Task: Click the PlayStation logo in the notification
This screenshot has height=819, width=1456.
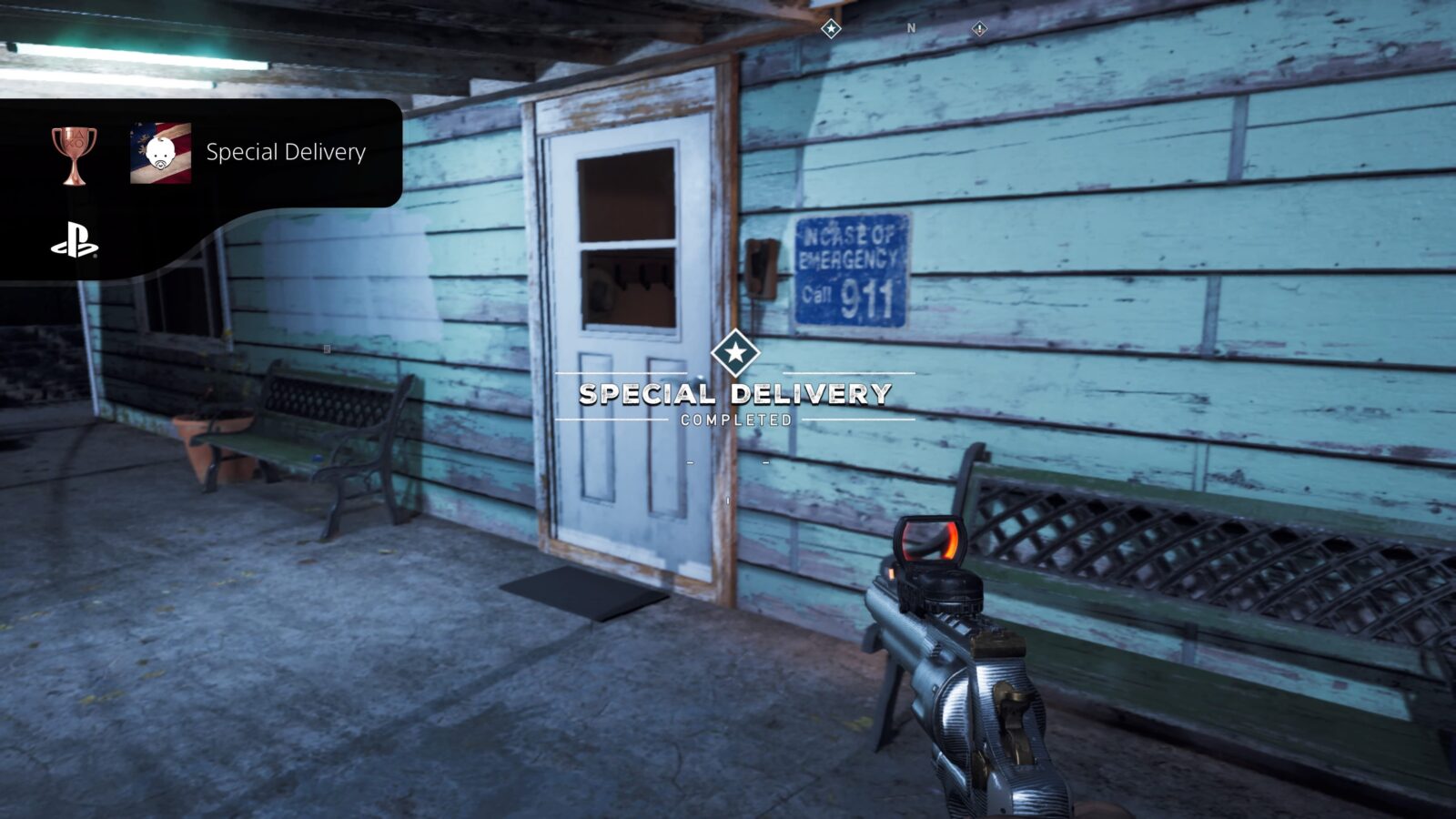Action: tap(75, 244)
